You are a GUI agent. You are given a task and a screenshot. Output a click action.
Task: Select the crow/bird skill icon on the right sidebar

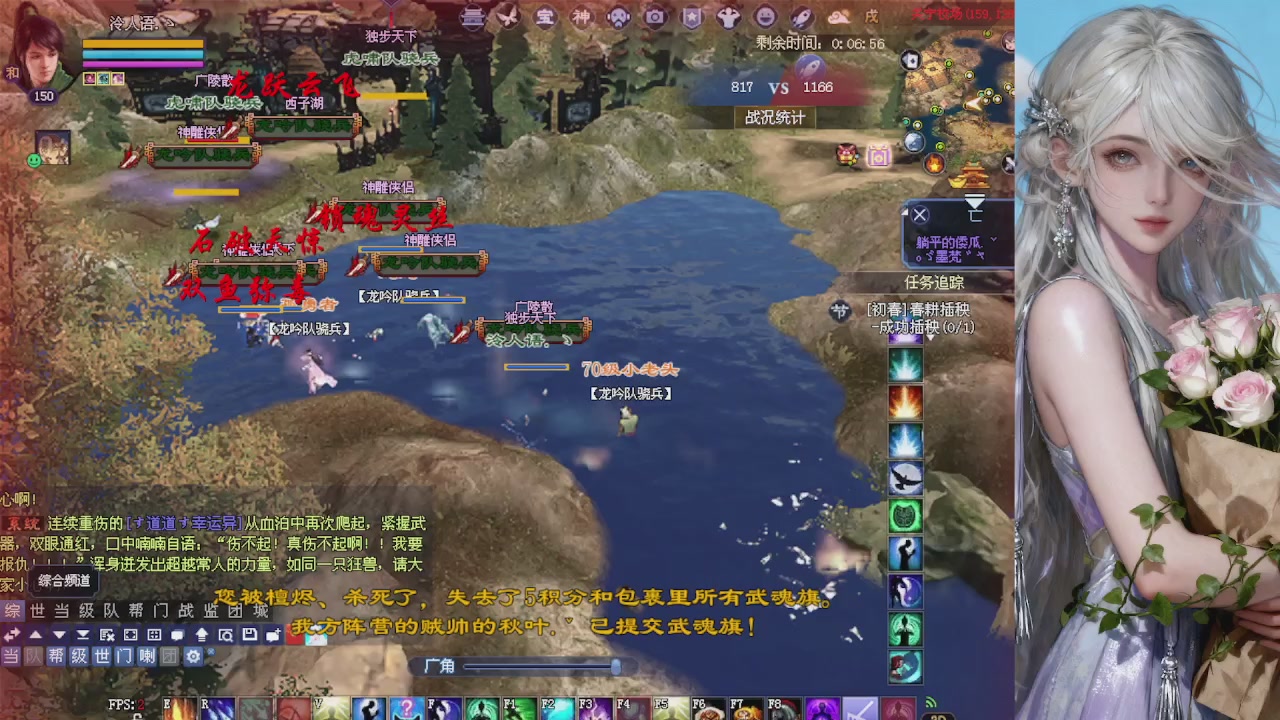coord(905,478)
